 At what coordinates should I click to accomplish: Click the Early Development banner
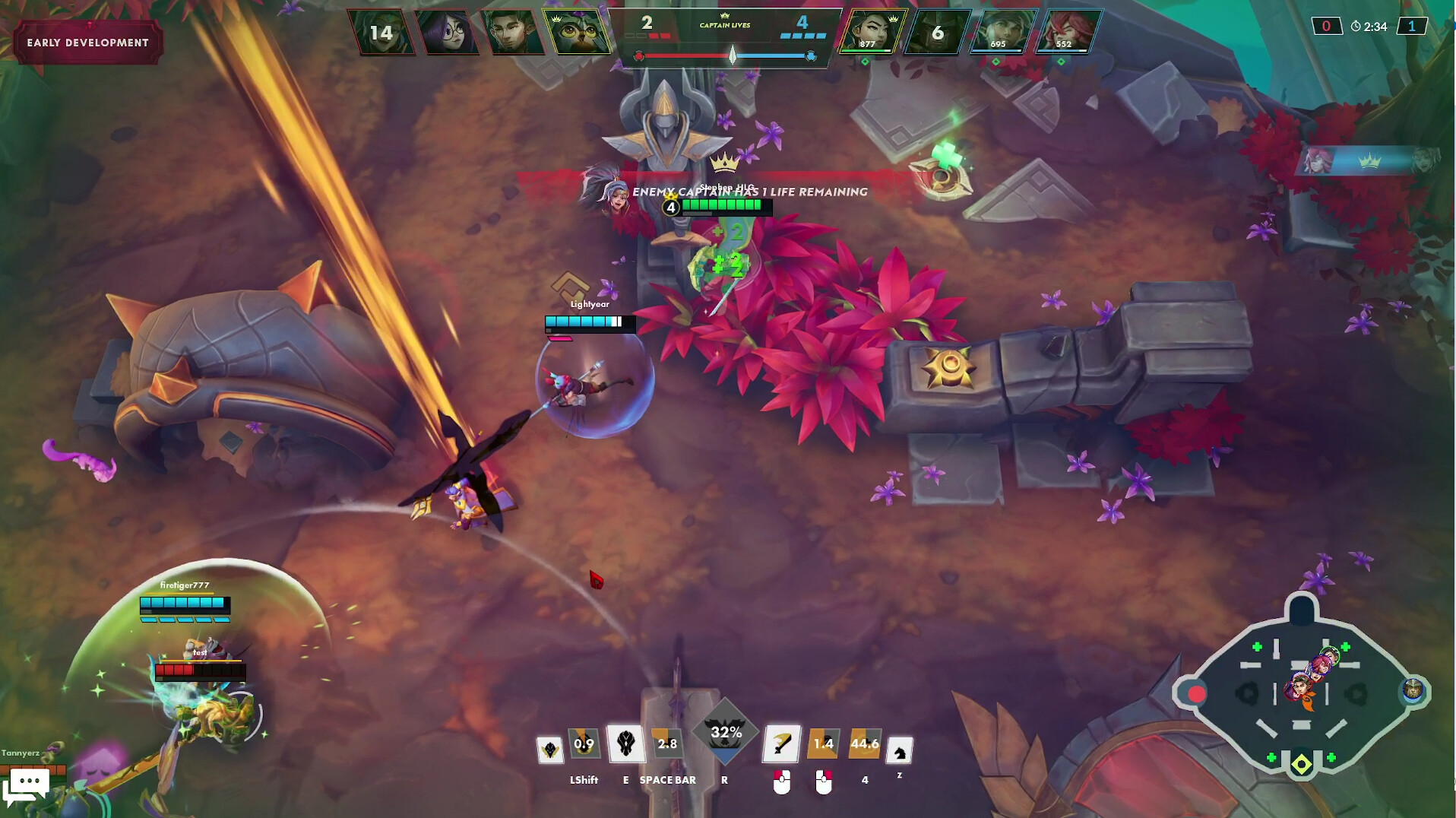(x=86, y=43)
